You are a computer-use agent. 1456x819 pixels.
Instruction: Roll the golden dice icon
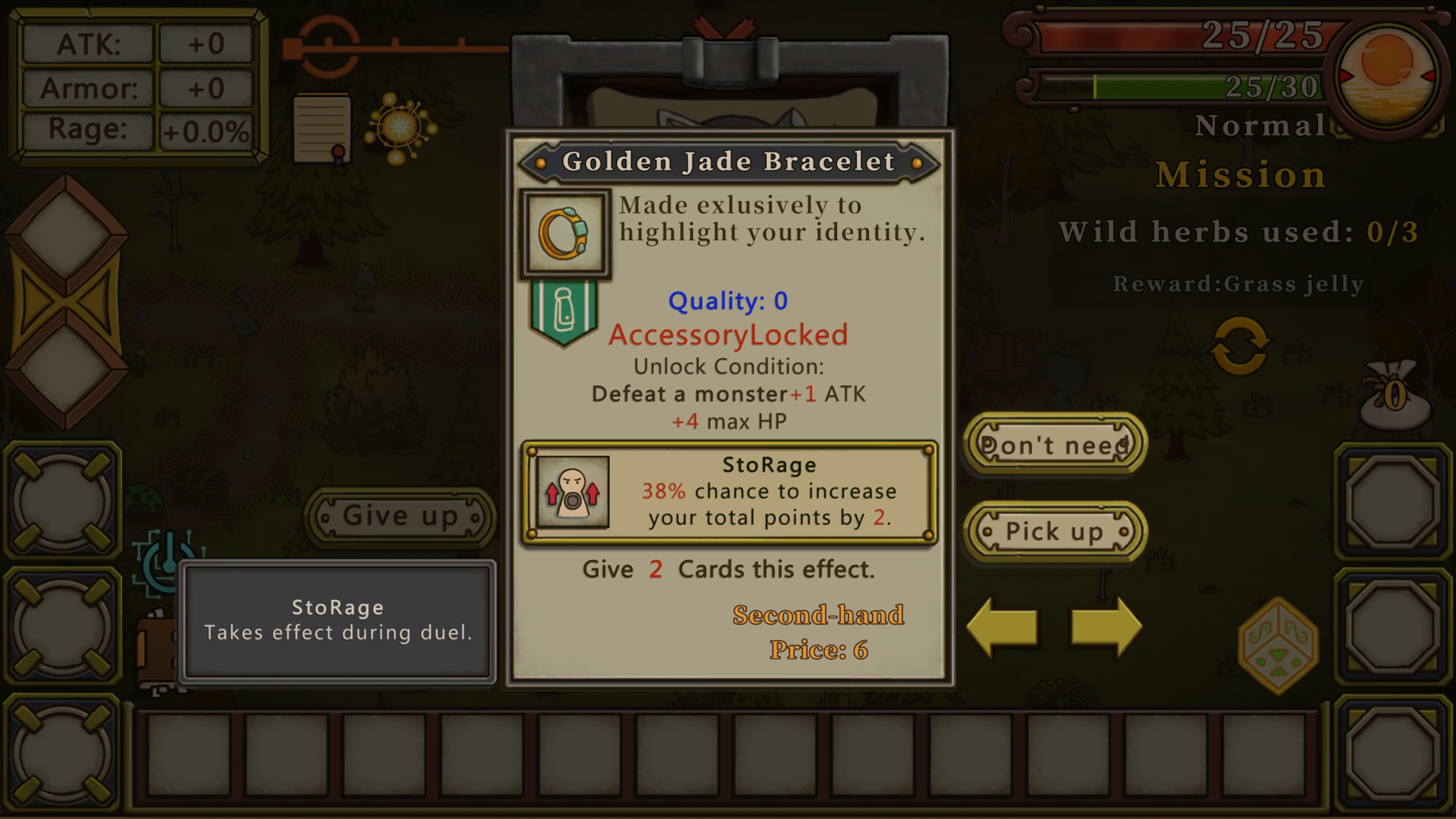coord(1278,645)
